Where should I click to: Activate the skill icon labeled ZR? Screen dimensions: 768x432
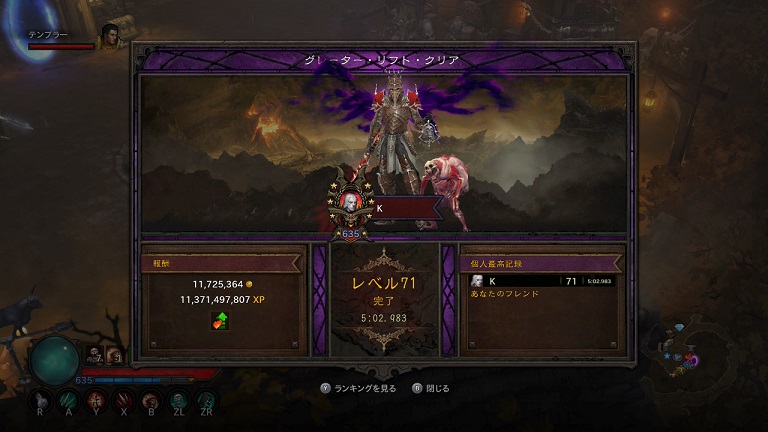coord(205,399)
